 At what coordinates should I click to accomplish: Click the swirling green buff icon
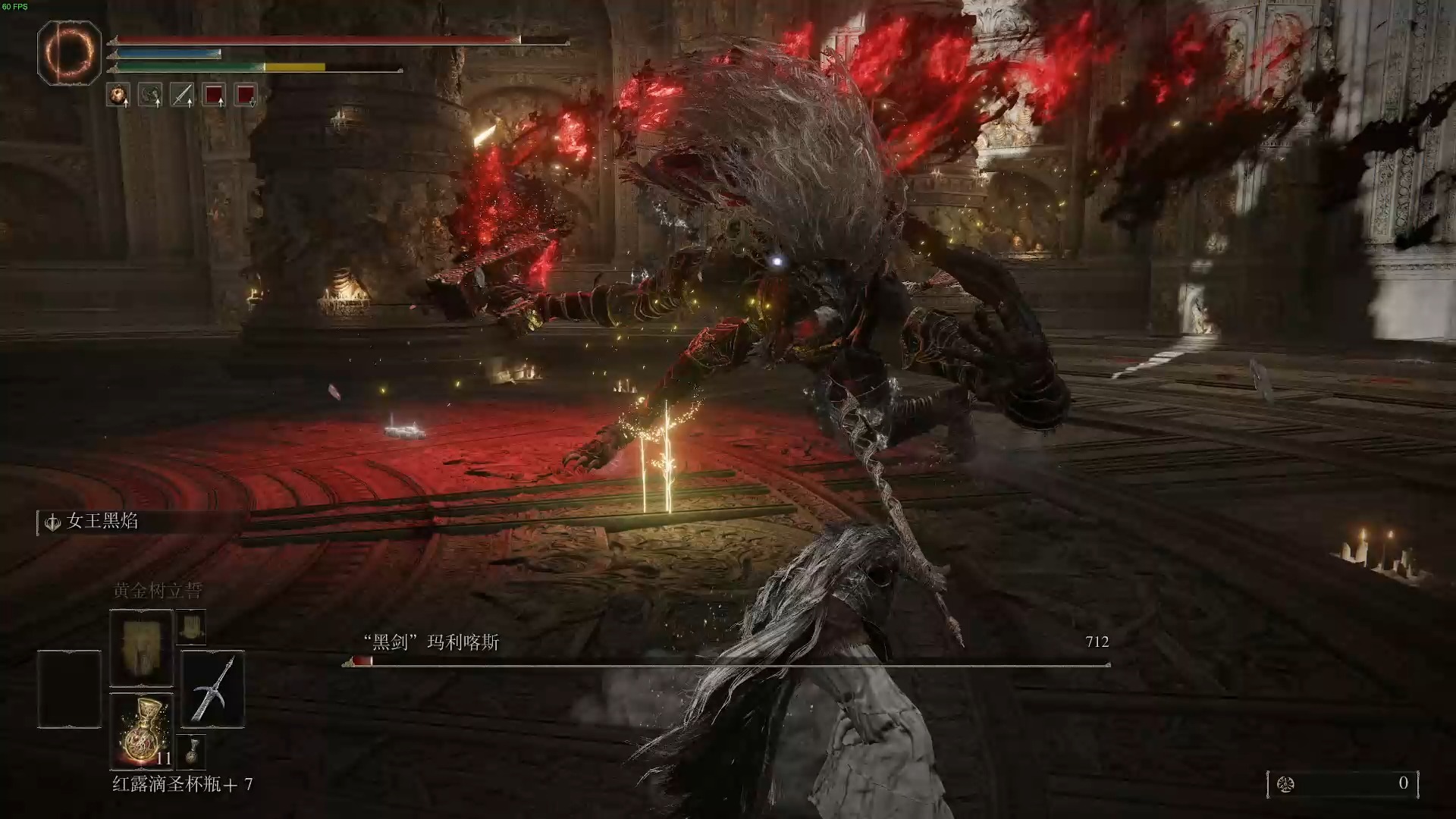click(149, 95)
